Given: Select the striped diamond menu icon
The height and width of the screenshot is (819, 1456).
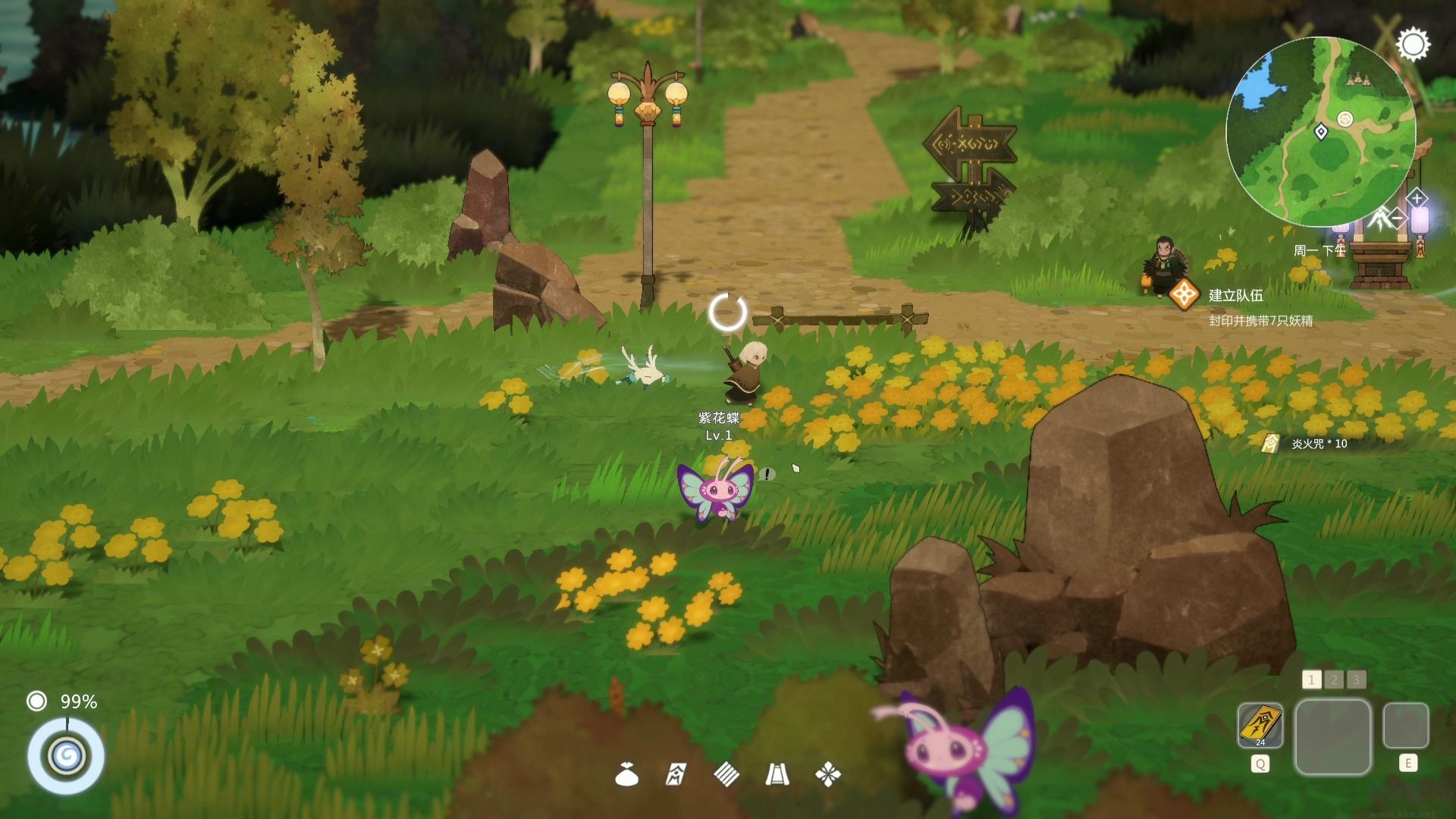Looking at the screenshot, I should pos(726,774).
